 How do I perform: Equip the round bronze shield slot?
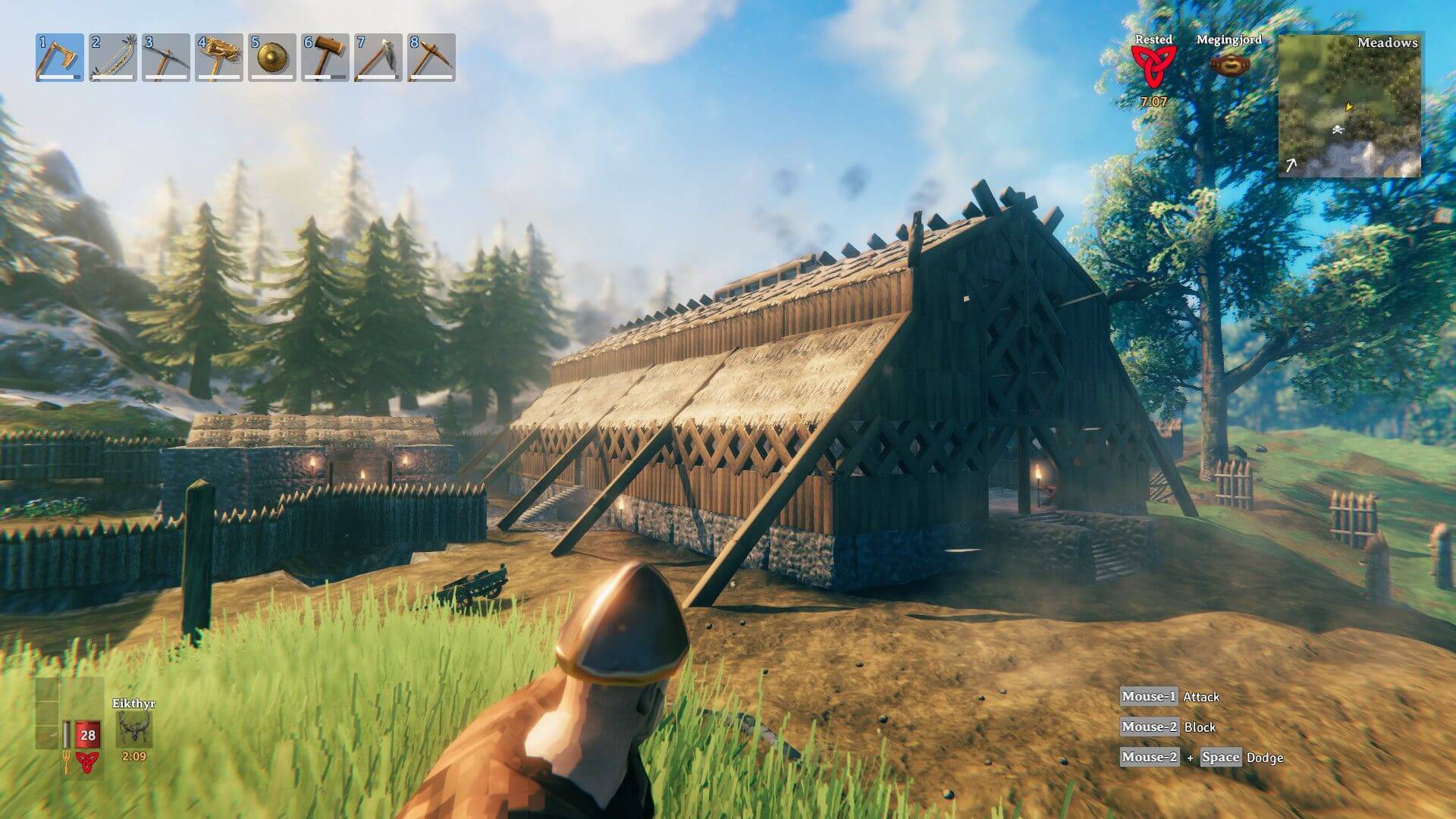271,58
